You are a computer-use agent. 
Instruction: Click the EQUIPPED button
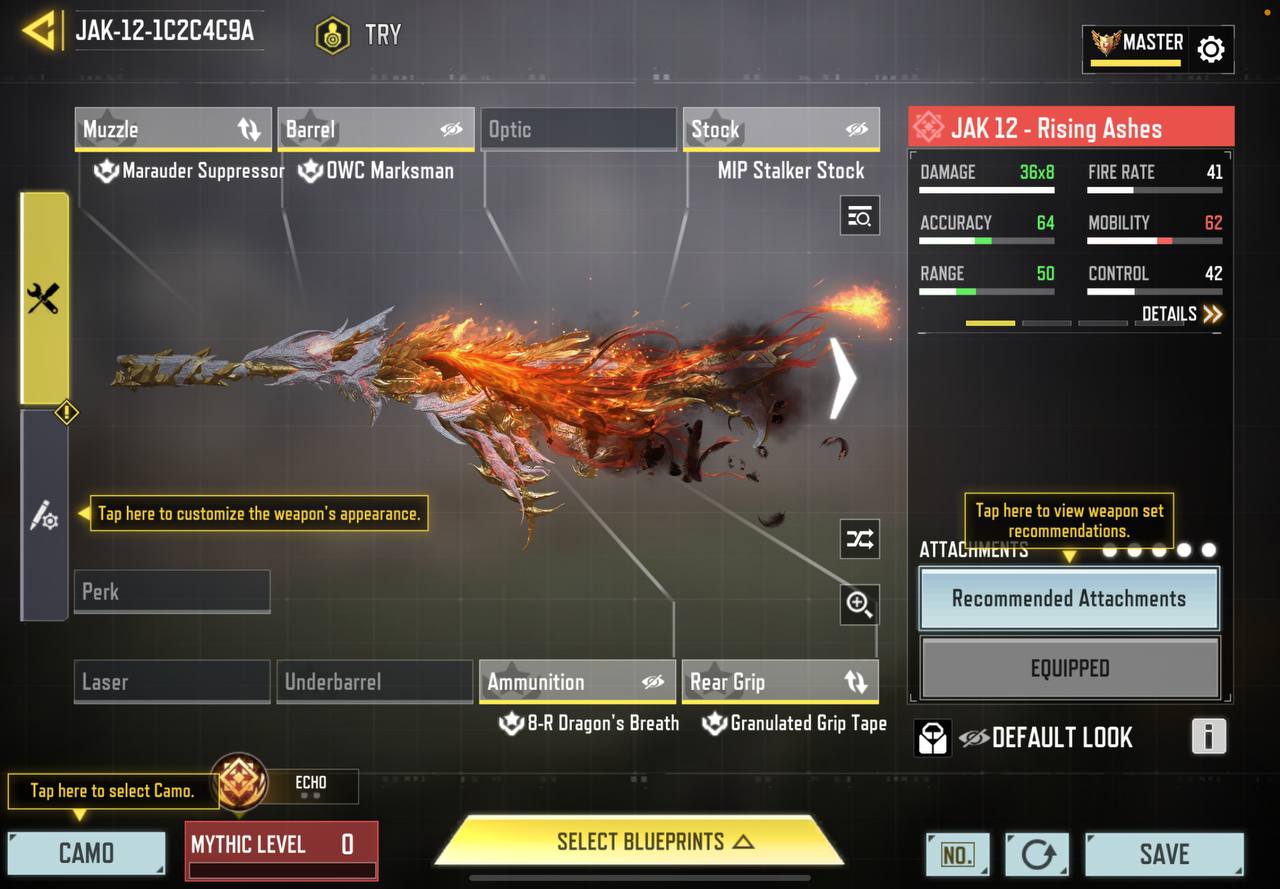click(x=1069, y=668)
